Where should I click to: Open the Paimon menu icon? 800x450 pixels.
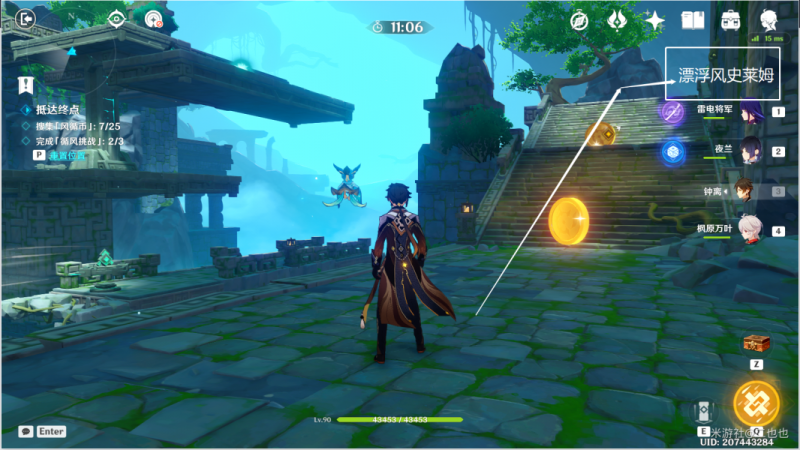pos(768,19)
